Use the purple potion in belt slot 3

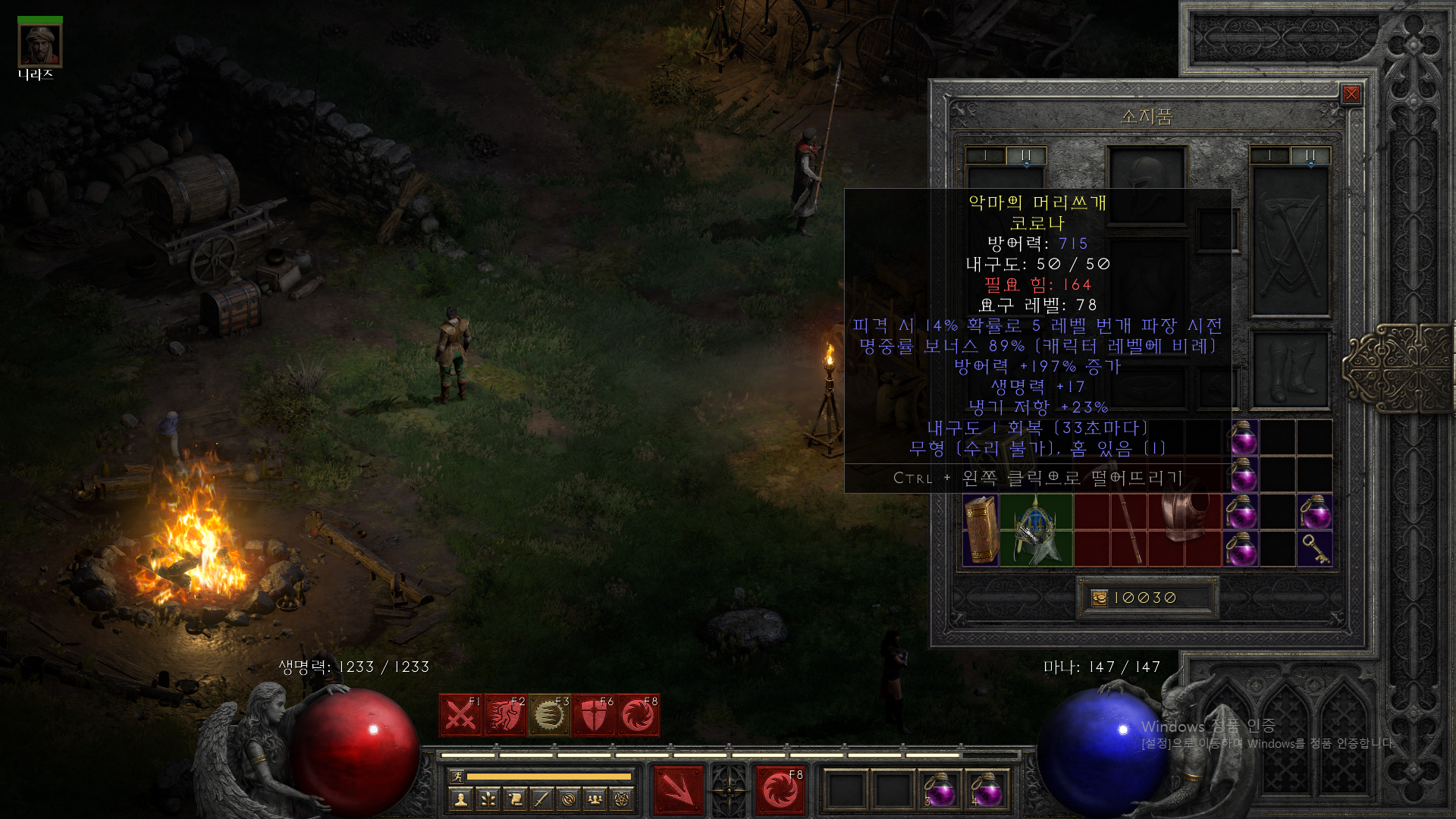[940, 791]
